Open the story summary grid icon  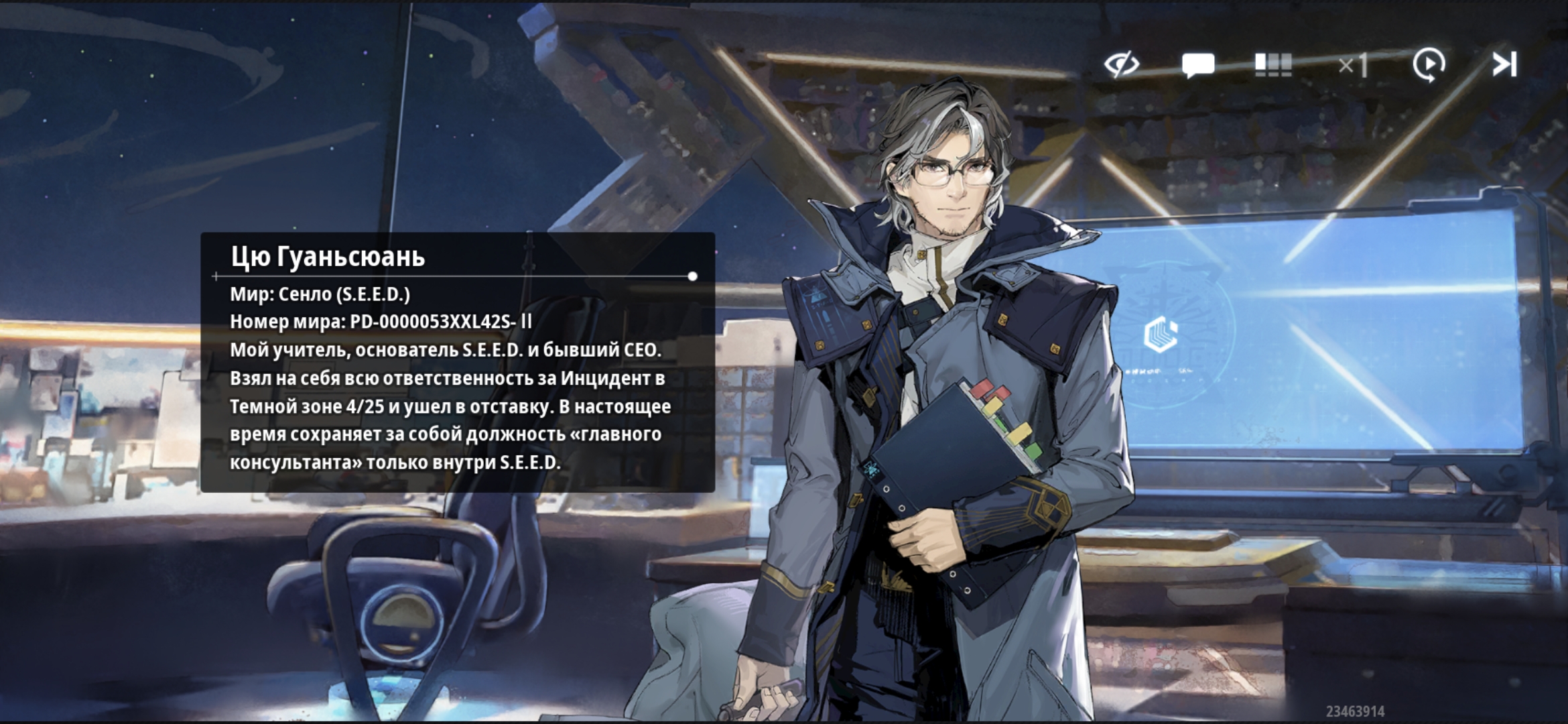(x=1273, y=65)
